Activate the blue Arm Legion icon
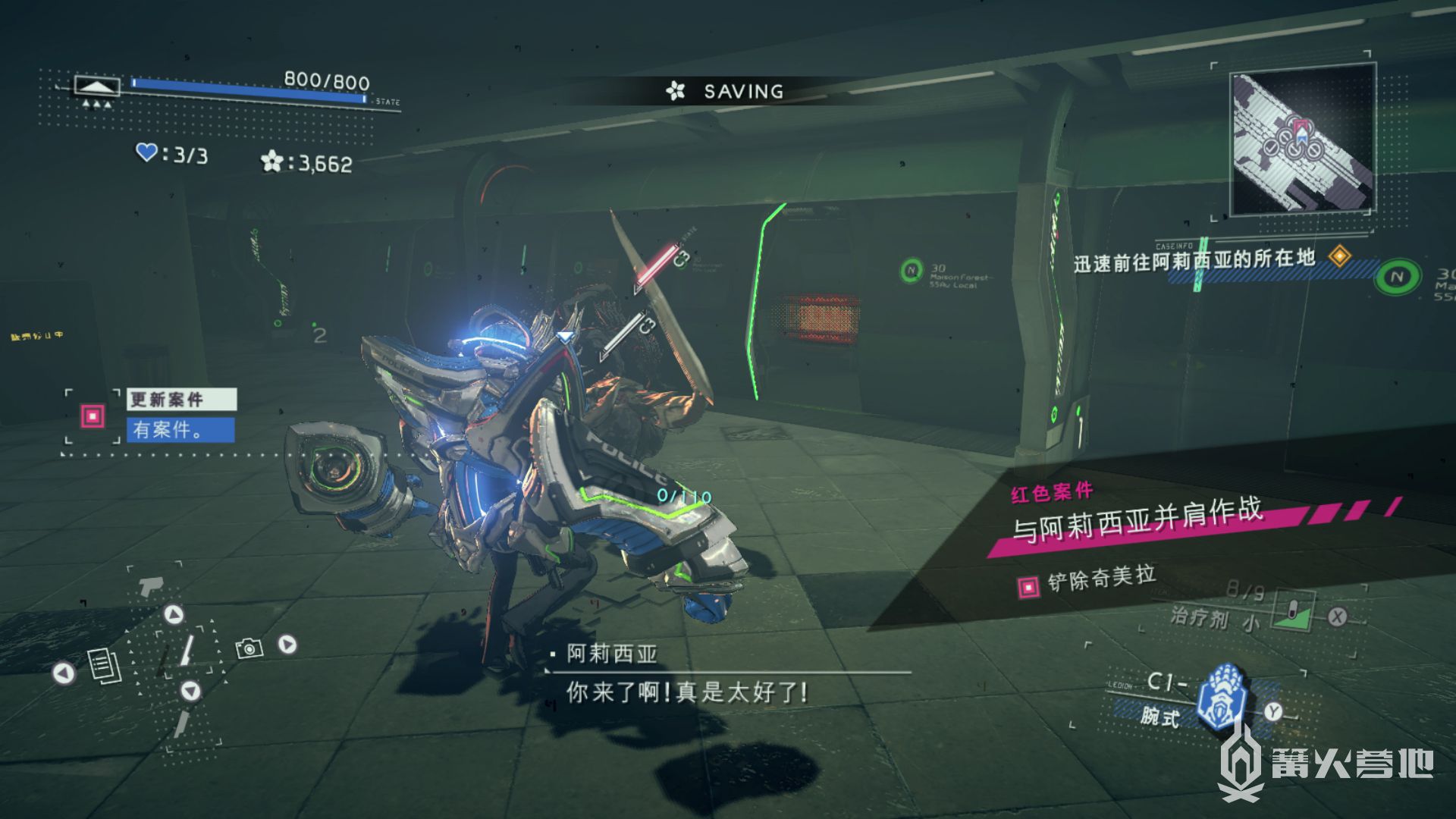 click(x=1221, y=695)
